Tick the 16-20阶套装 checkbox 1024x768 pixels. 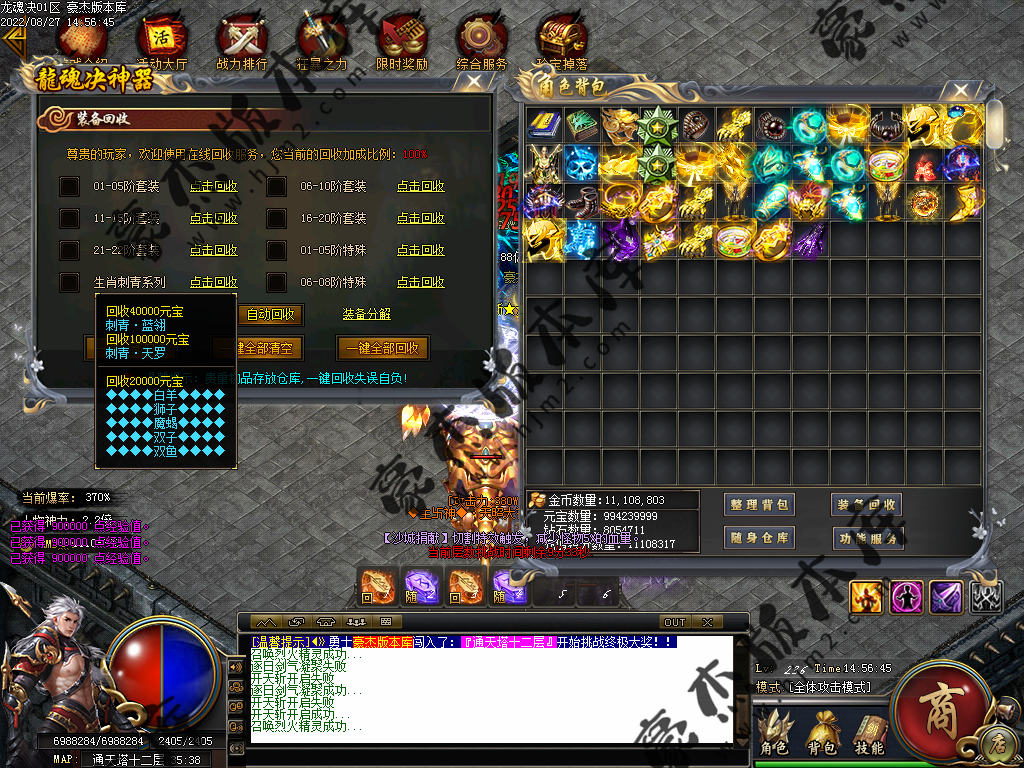pyautogui.click(x=277, y=219)
